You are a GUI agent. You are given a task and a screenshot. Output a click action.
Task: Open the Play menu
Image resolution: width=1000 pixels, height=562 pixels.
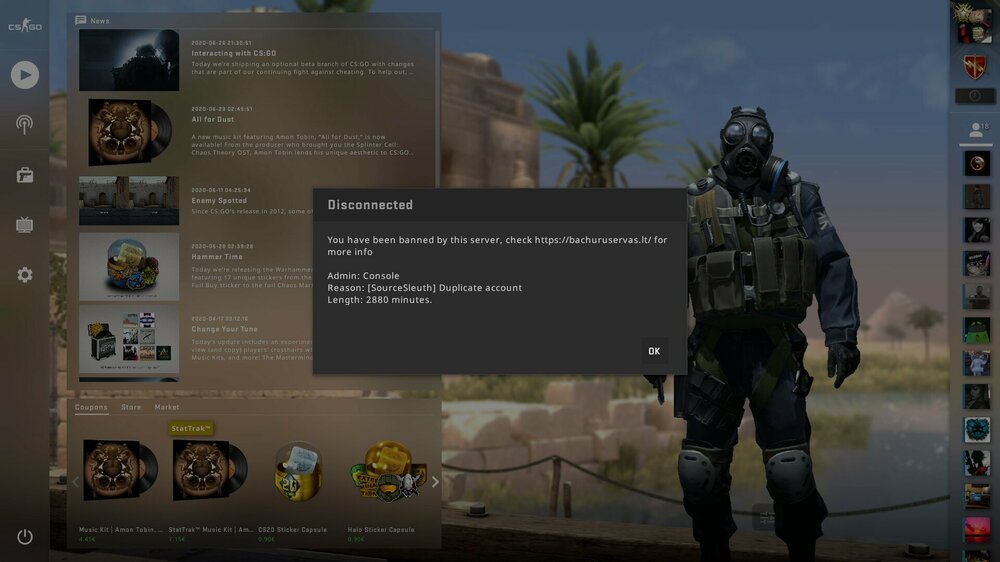25,74
